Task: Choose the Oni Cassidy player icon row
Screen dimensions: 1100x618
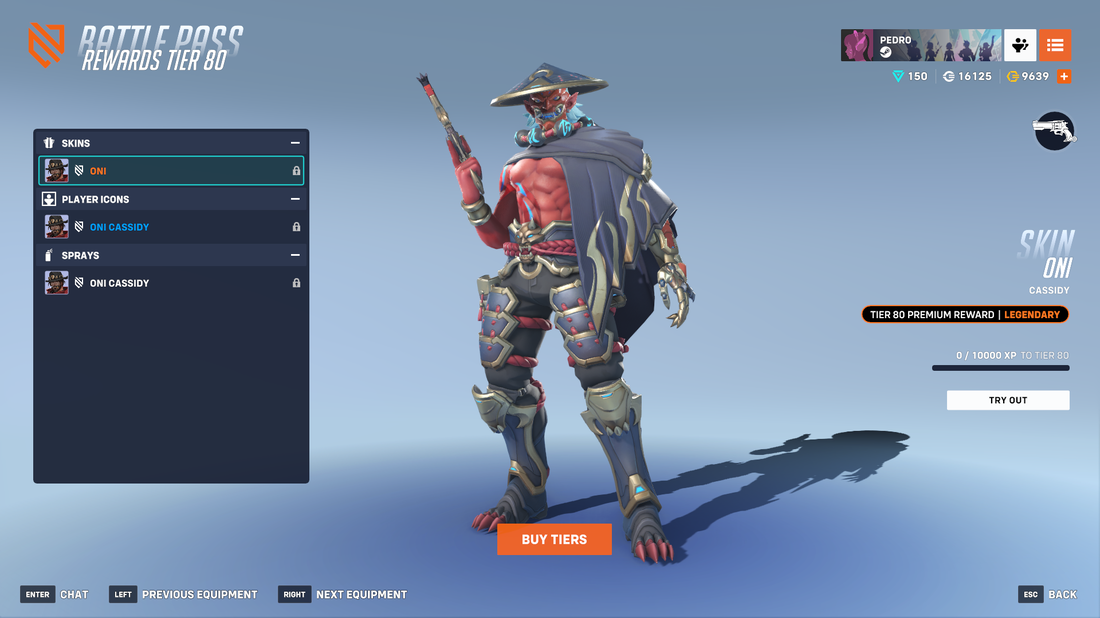Action: click(x=171, y=227)
